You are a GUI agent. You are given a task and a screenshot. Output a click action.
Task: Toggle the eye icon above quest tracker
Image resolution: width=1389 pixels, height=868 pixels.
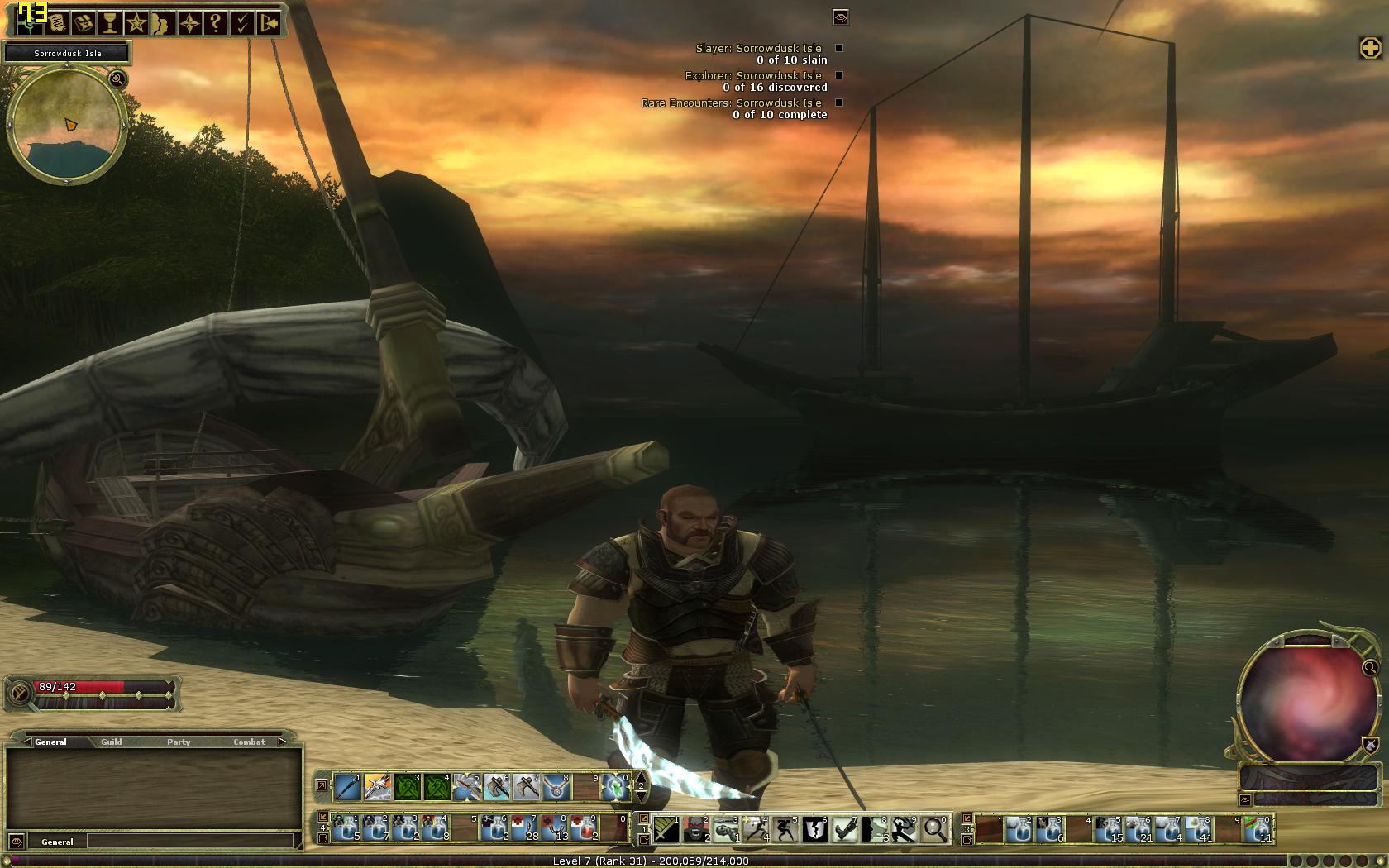click(841, 17)
